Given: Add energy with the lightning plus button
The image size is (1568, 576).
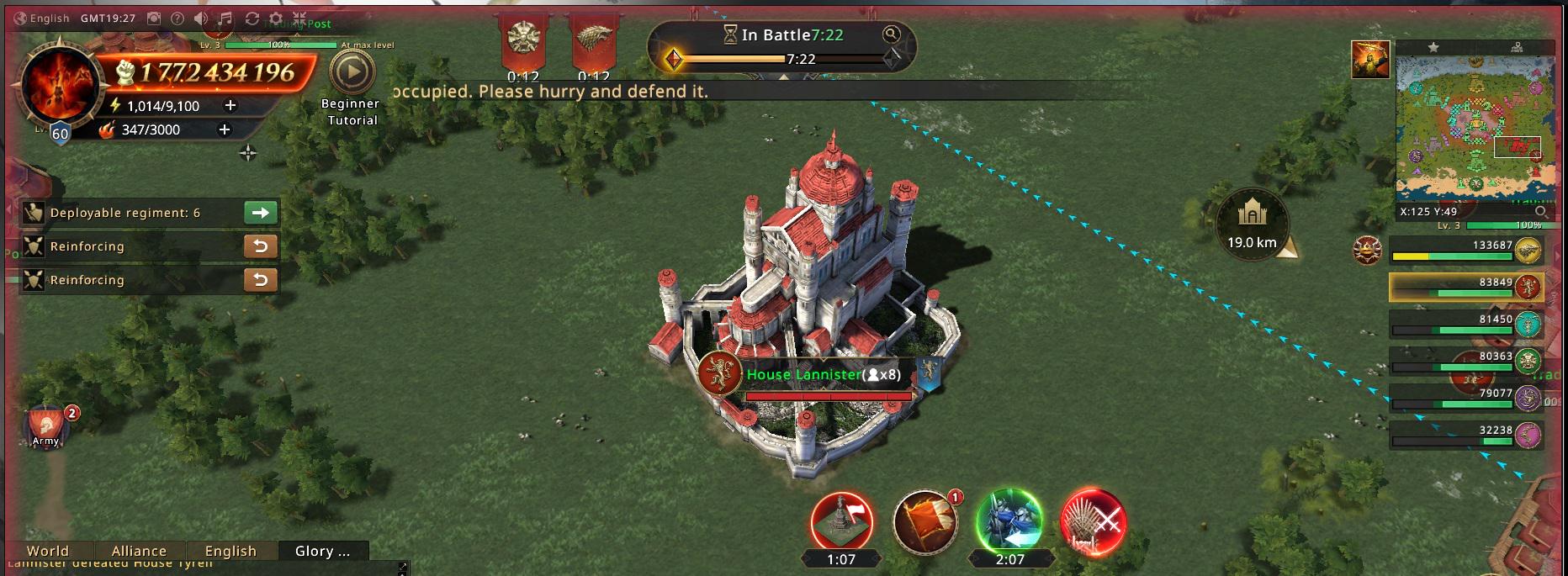Looking at the screenshot, I should point(230,105).
